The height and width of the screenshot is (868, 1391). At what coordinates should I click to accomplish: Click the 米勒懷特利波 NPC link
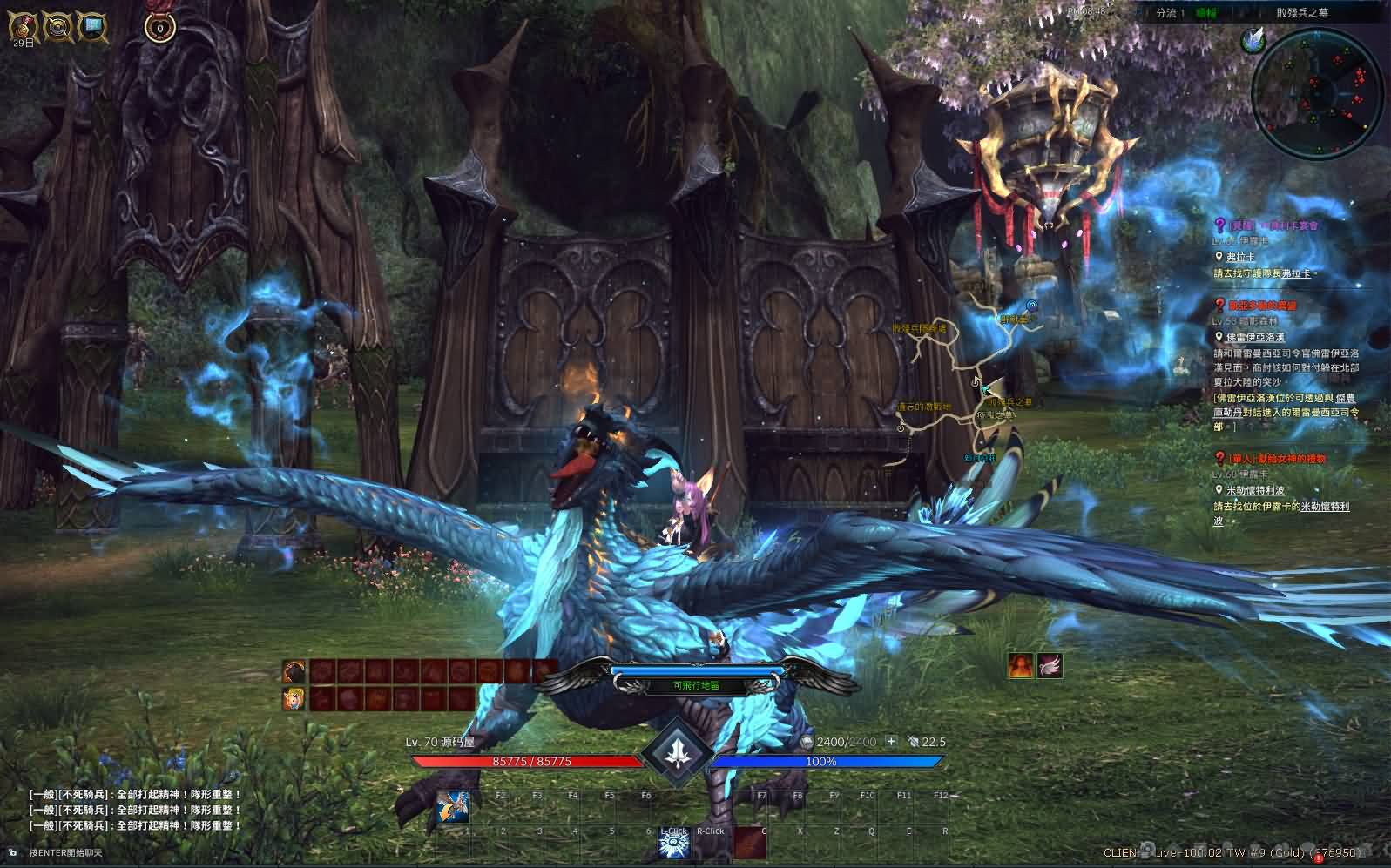point(1255,490)
